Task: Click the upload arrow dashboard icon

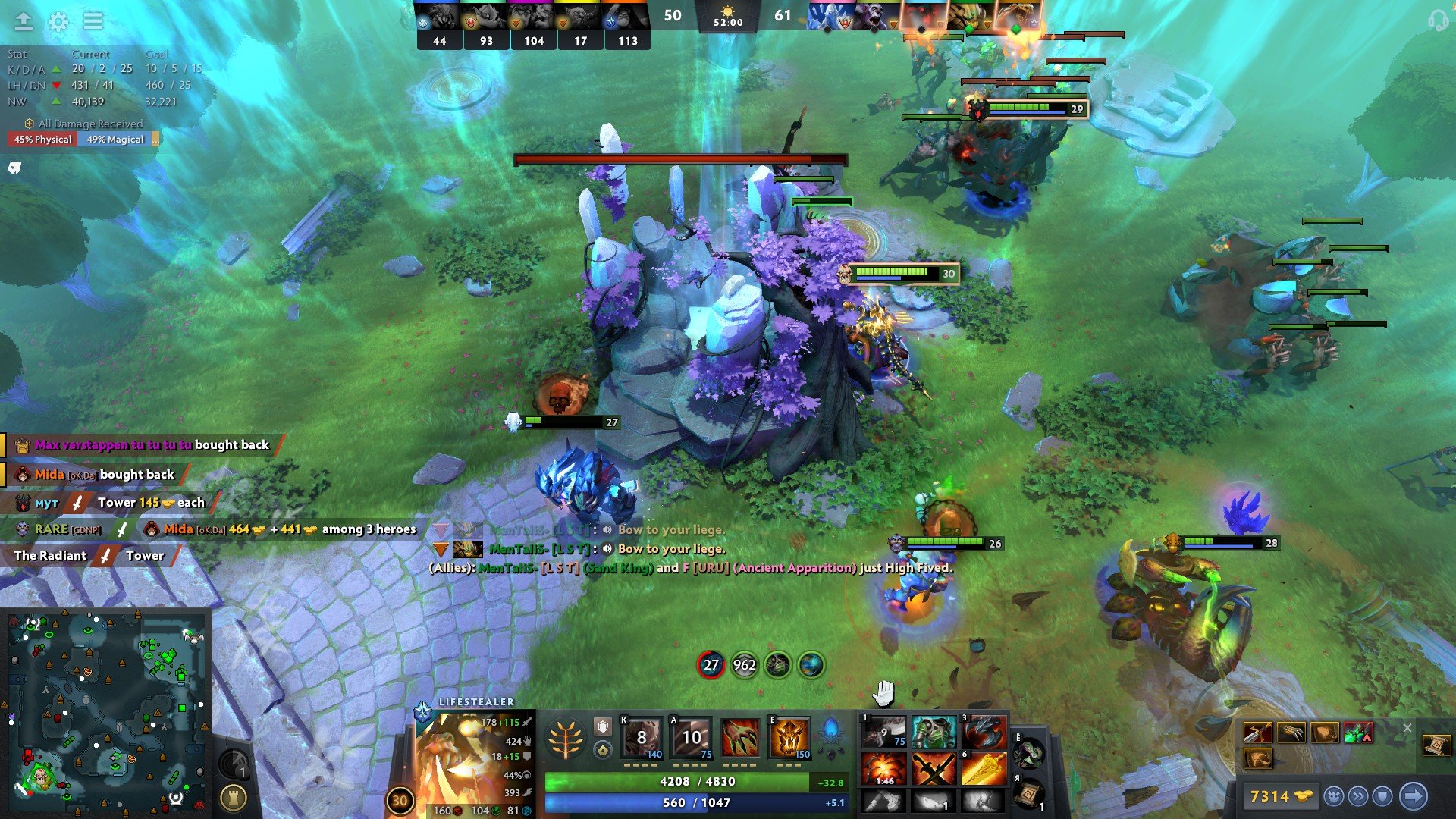Action: coord(24,21)
